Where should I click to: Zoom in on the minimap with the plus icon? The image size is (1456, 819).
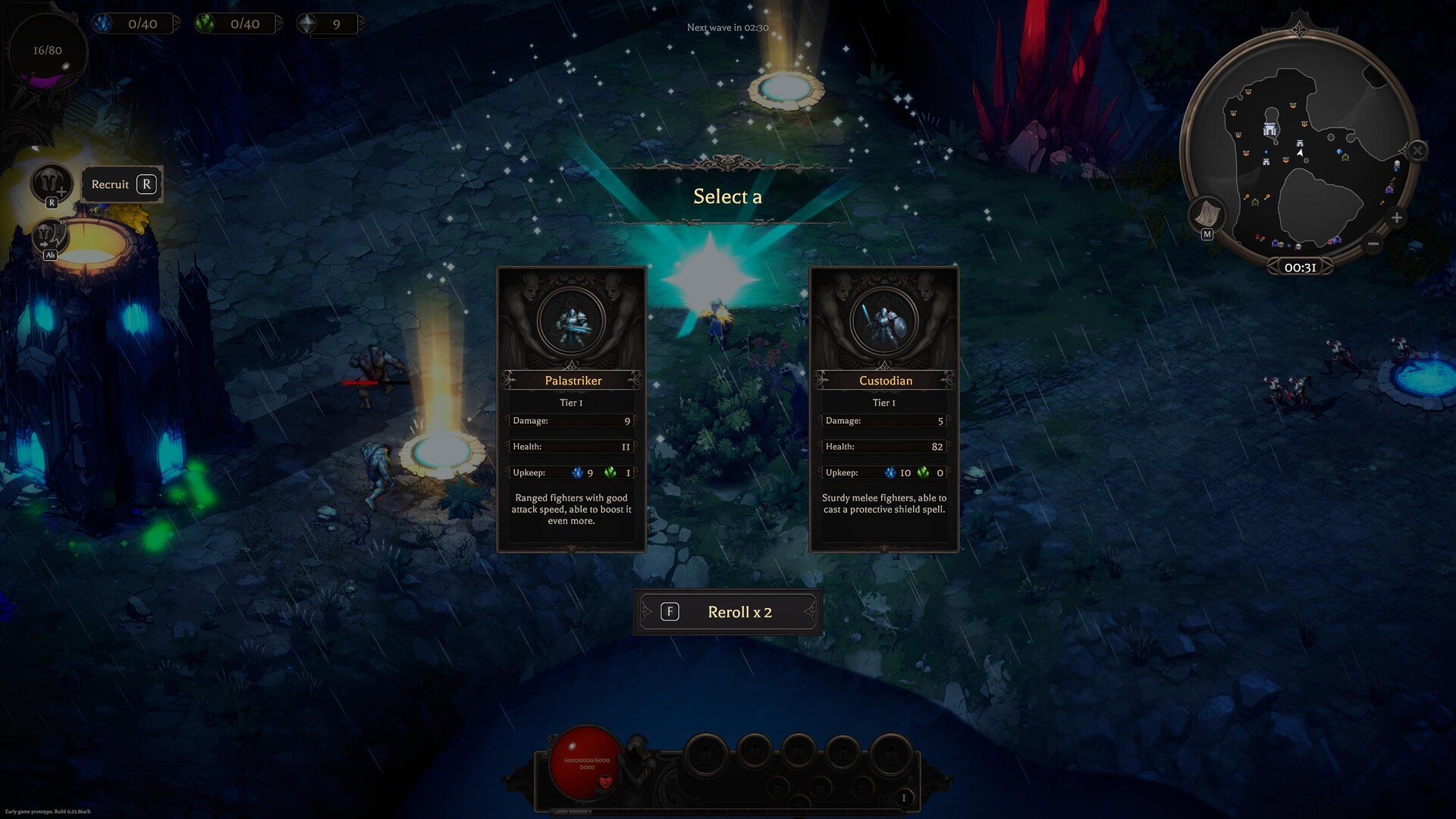click(1396, 218)
